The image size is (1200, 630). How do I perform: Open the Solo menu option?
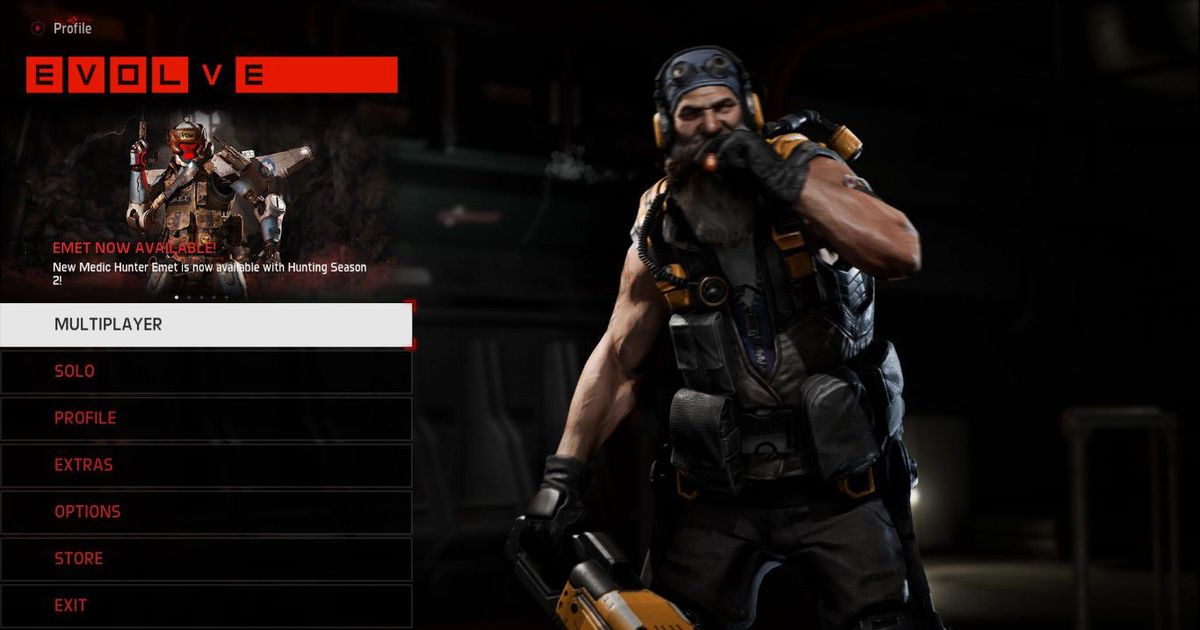click(205, 371)
